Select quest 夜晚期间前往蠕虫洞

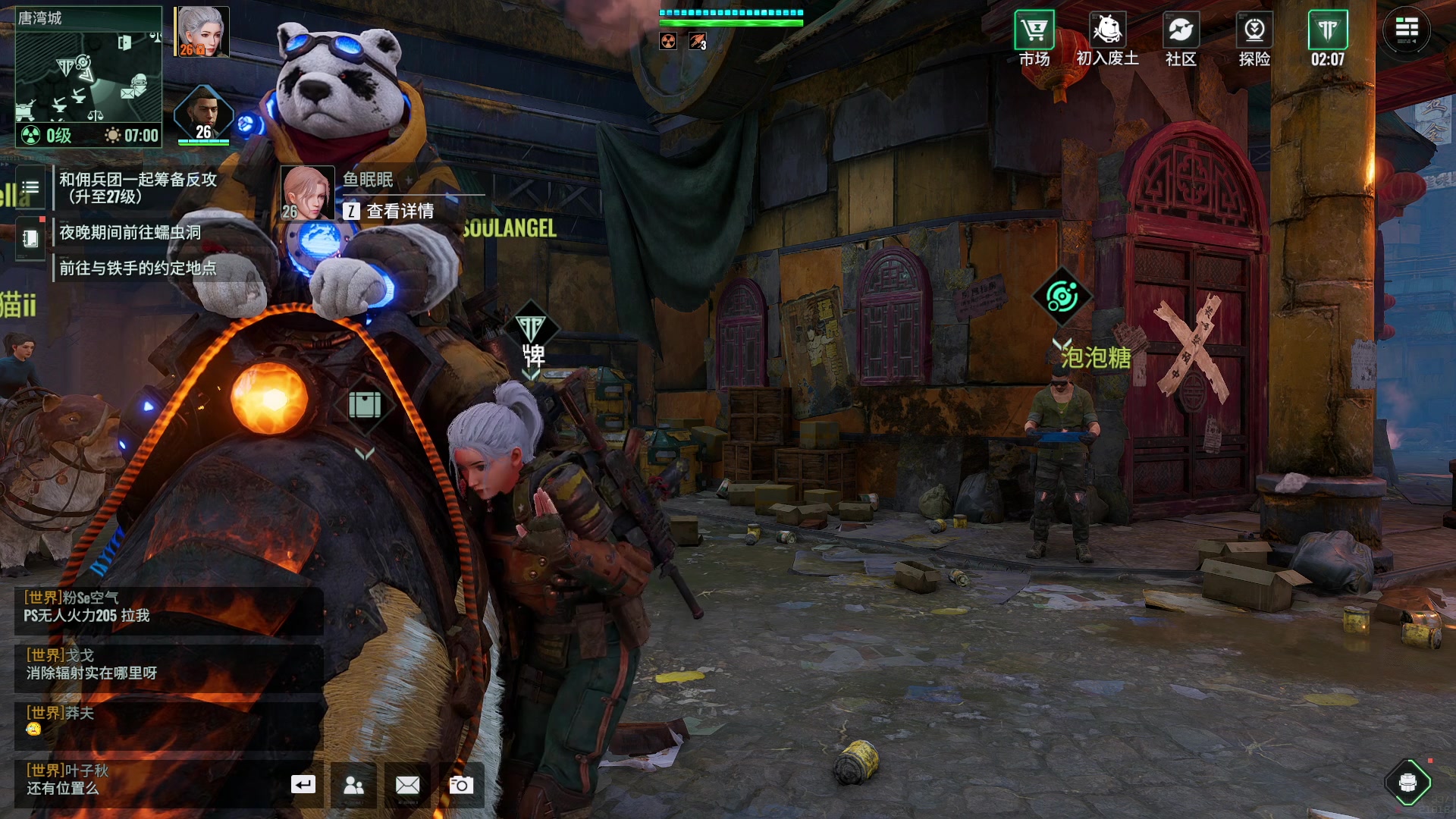click(x=130, y=232)
